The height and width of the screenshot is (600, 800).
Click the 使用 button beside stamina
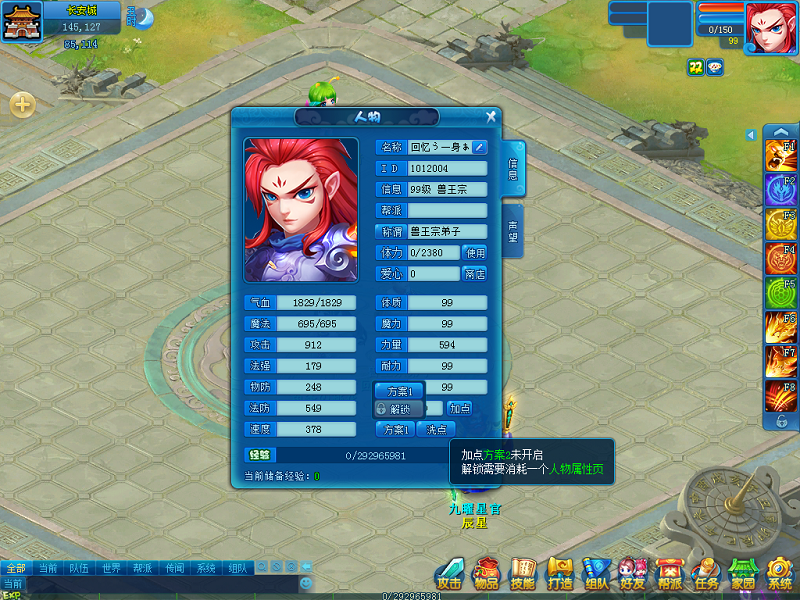pos(475,253)
